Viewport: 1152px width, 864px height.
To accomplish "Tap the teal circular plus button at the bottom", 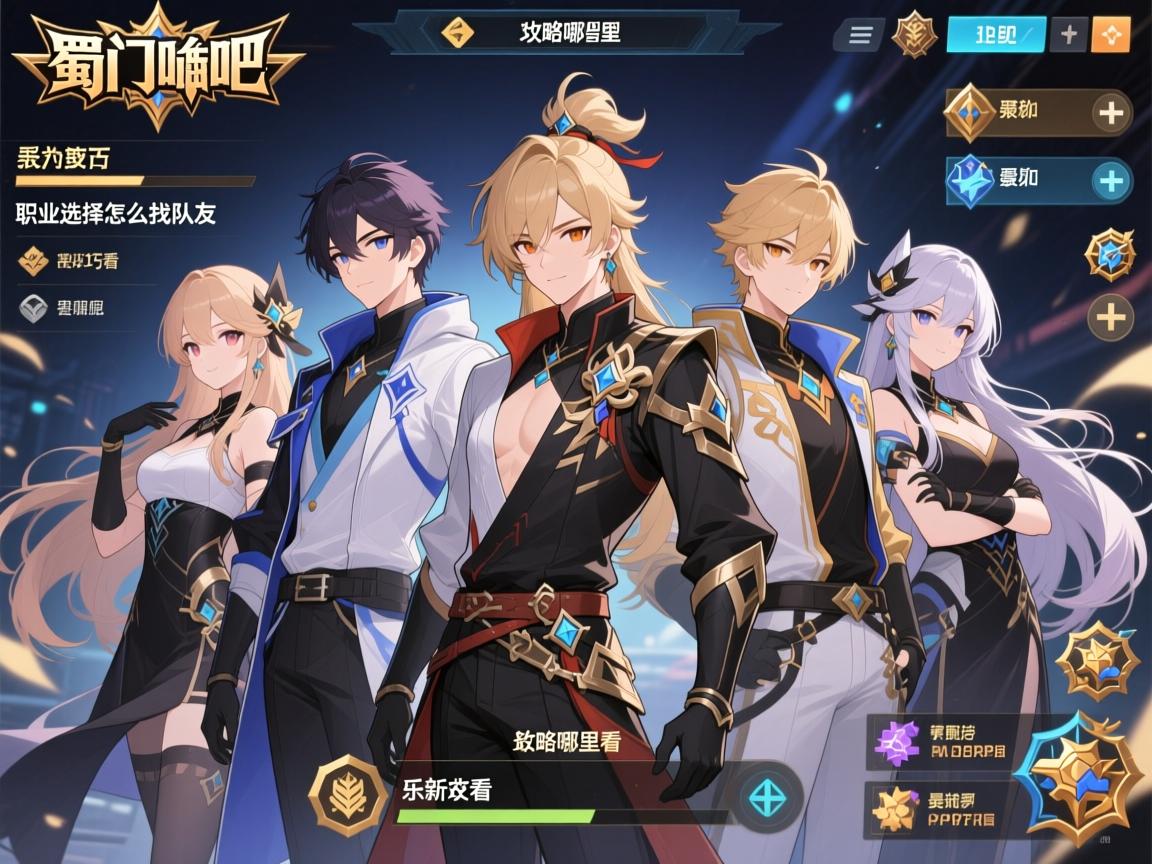I will pos(769,796).
